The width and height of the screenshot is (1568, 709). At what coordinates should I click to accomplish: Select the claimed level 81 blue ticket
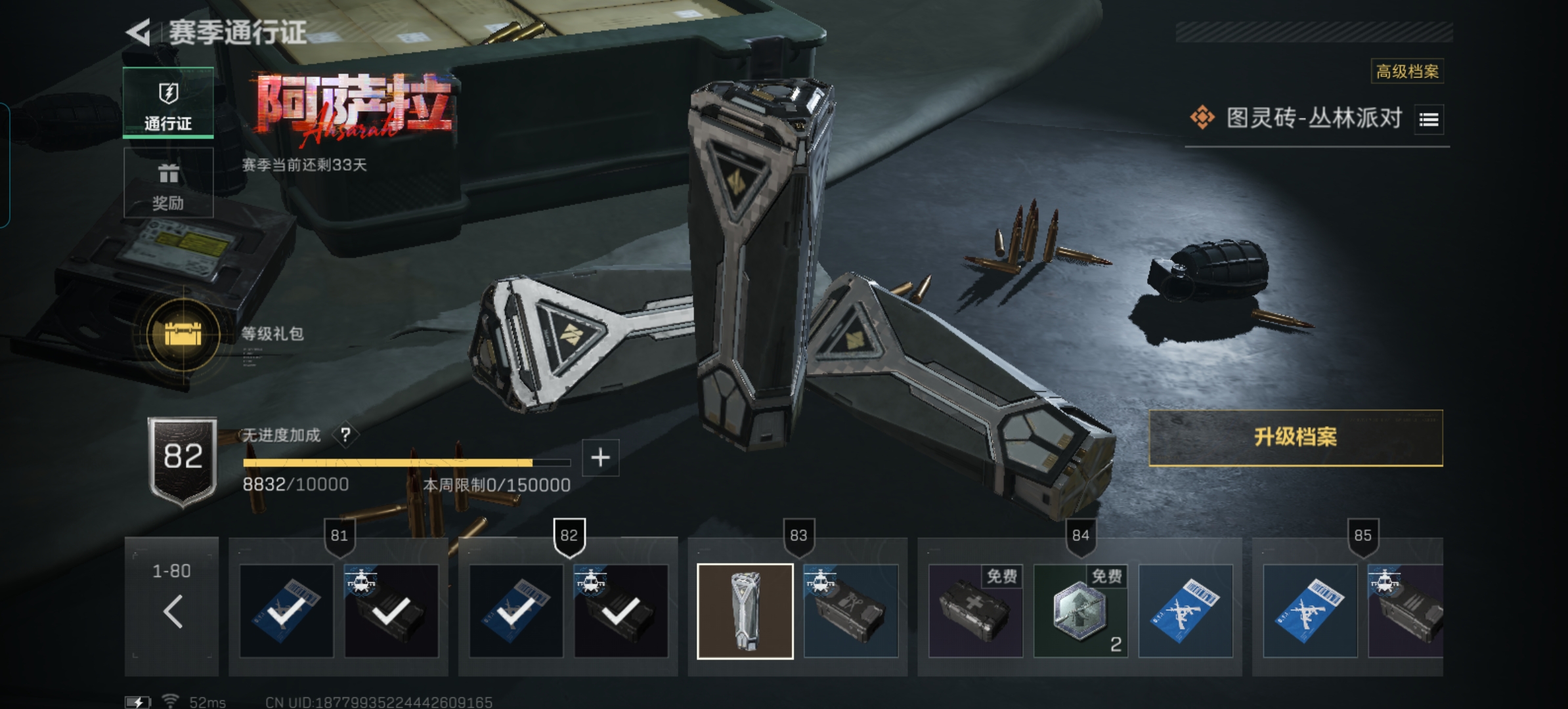(286, 611)
